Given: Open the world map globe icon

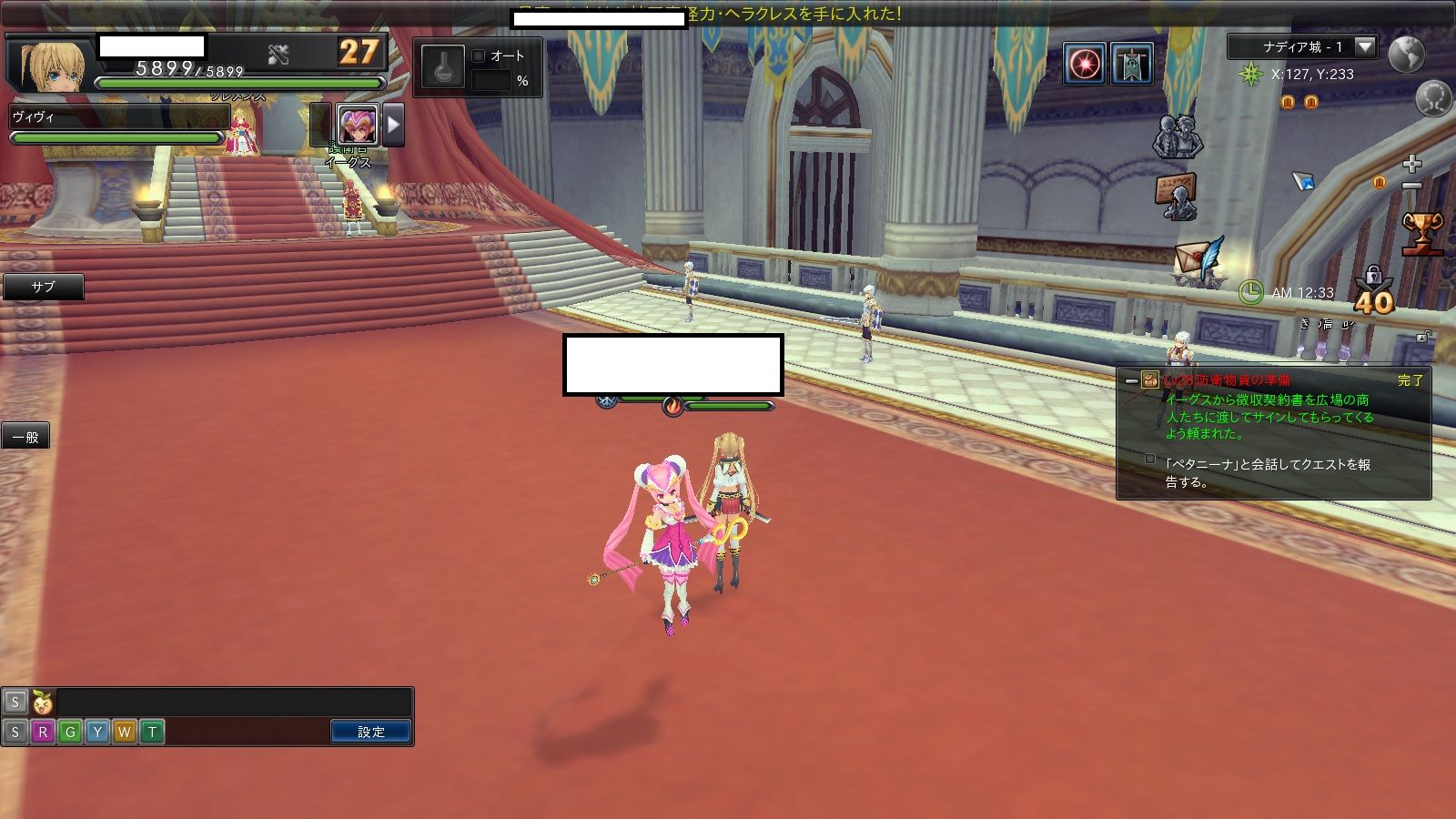Looking at the screenshot, I should pyautogui.click(x=1406, y=53).
